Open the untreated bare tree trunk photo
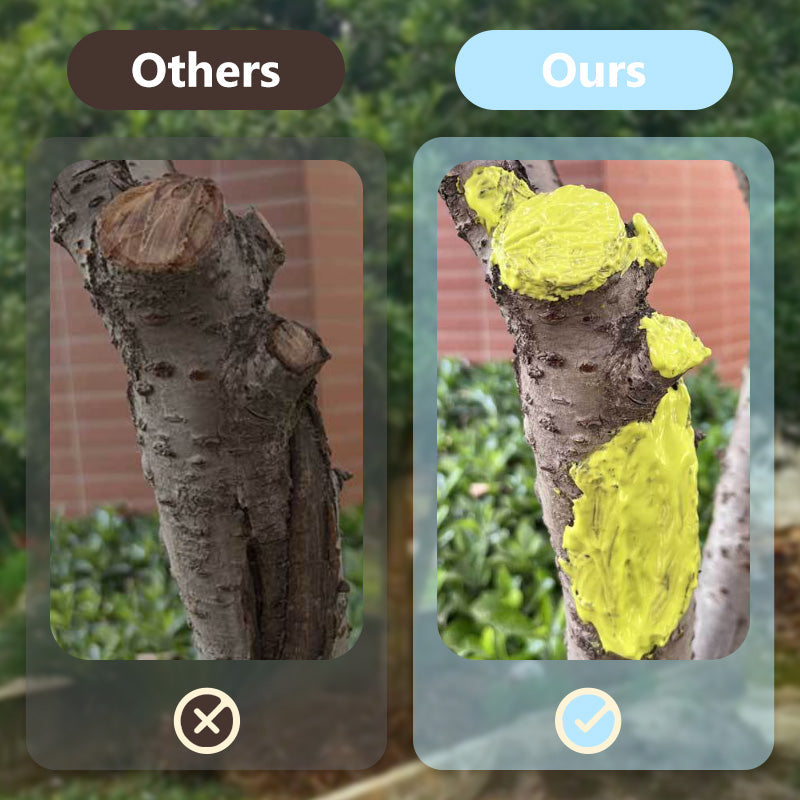 pyautogui.click(x=207, y=409)
